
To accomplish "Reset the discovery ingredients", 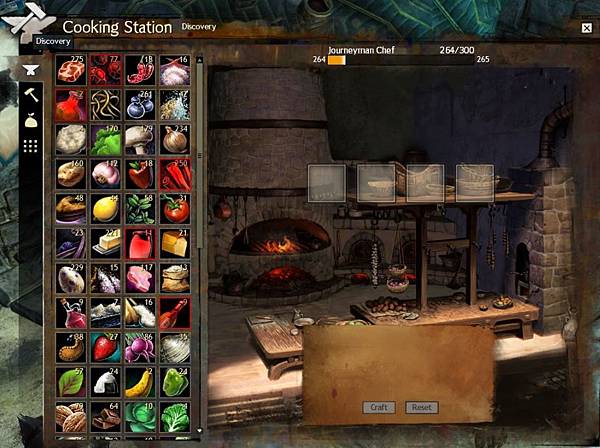I will pos(422,408).
